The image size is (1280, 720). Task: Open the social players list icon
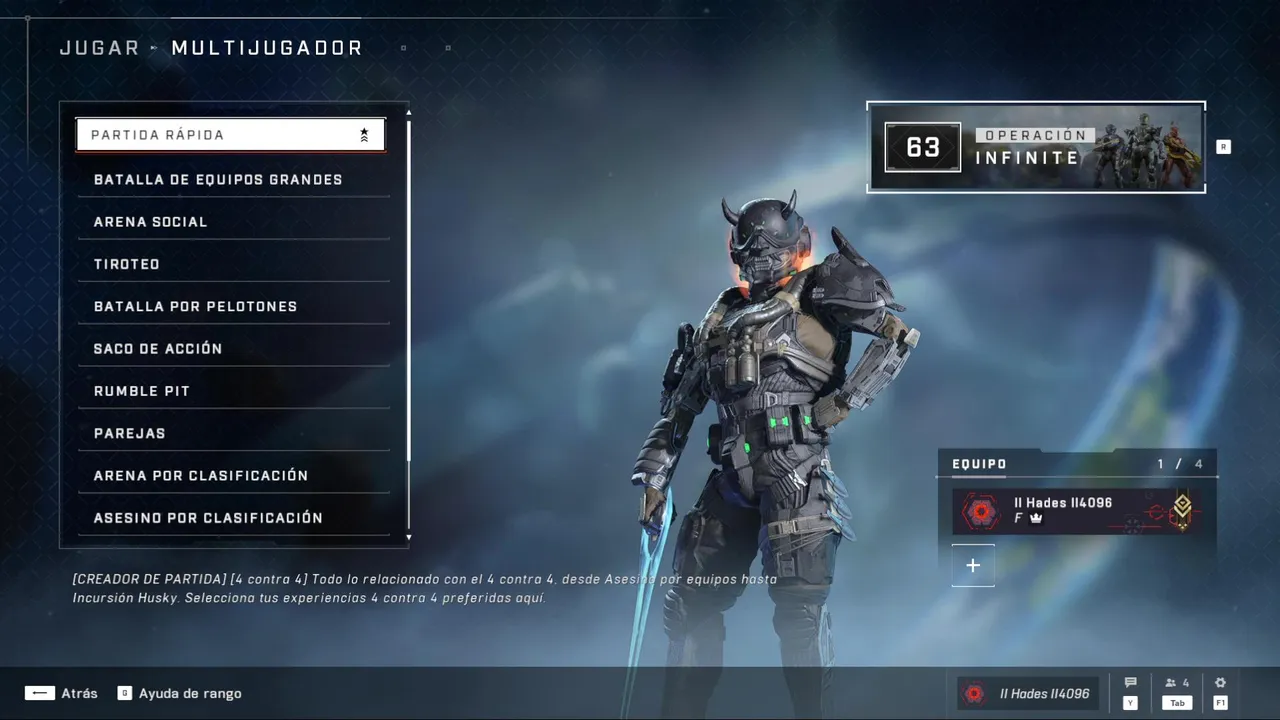coord(1177,684)
